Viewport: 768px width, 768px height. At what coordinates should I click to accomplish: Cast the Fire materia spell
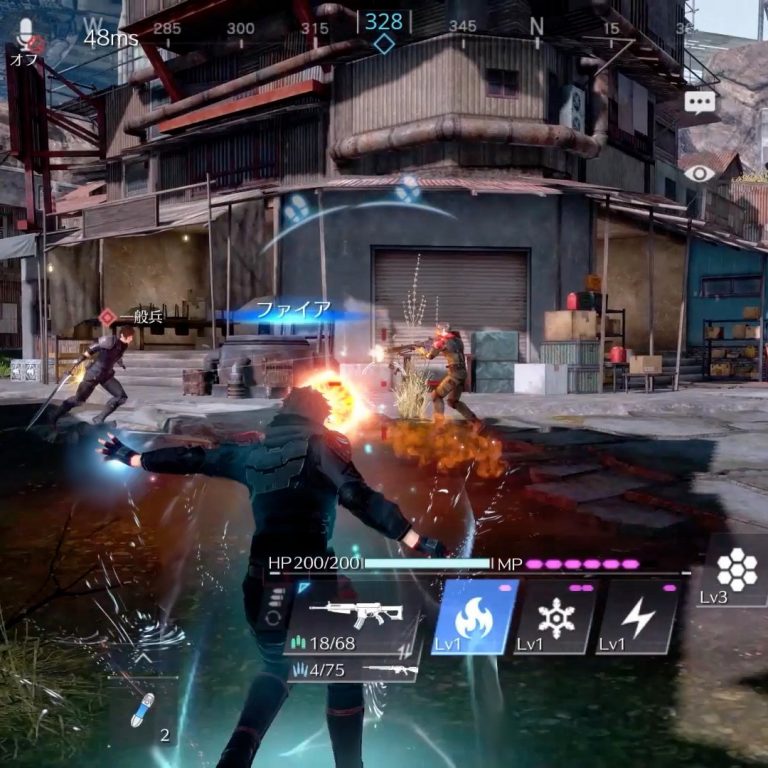click(x=474, y=617)
